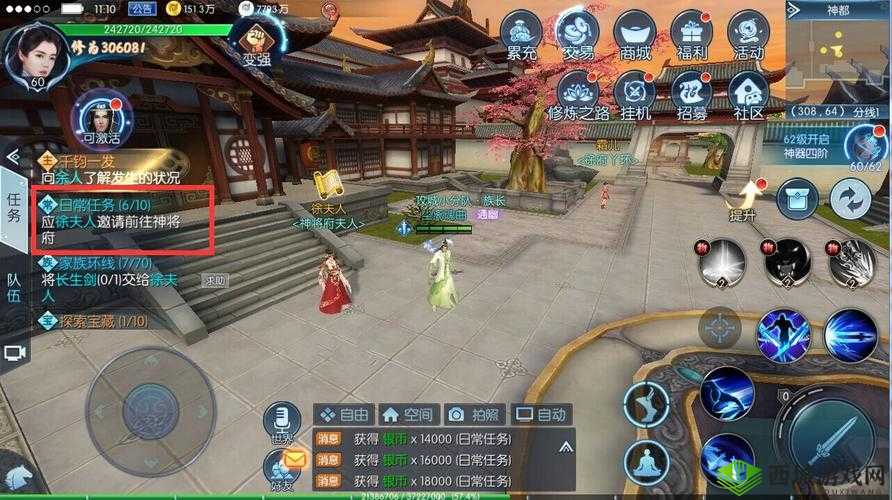Open 修炼之路 cultivation path

(578, 95)
